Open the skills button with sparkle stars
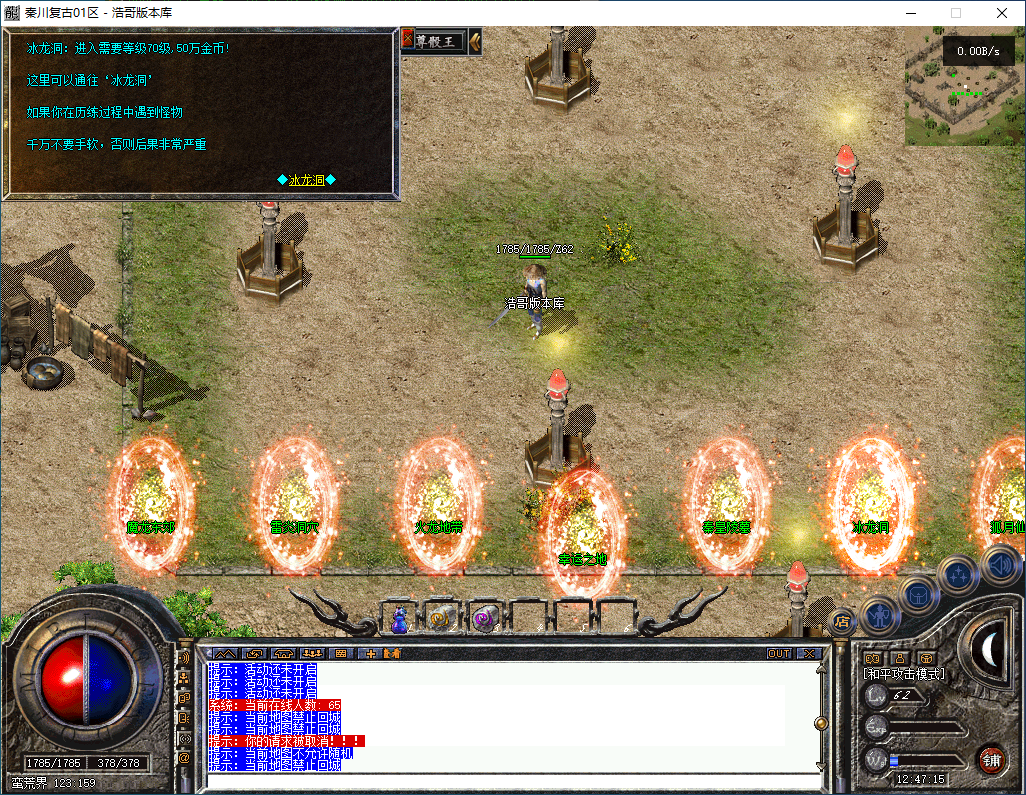This screenshot has height=795, width=1026. pos(958,574)
